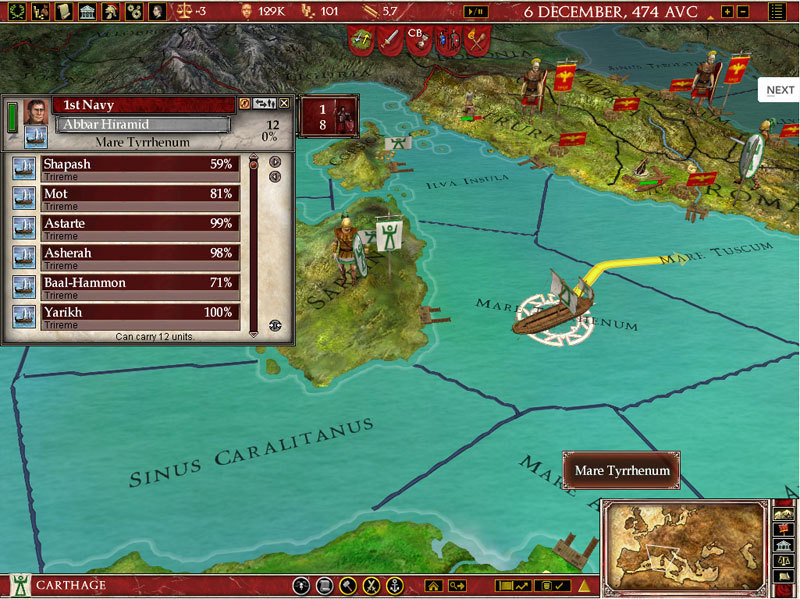Select the Shapash trireme row

[138, 167]
